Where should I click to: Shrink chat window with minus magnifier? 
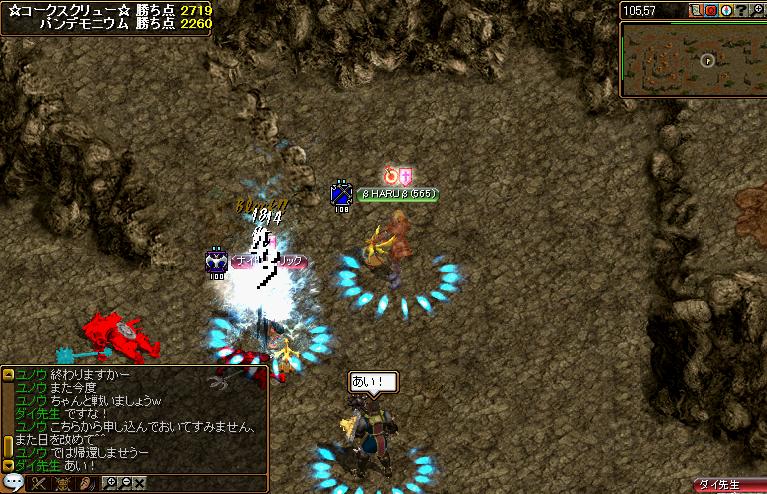(x=125, y=483)
